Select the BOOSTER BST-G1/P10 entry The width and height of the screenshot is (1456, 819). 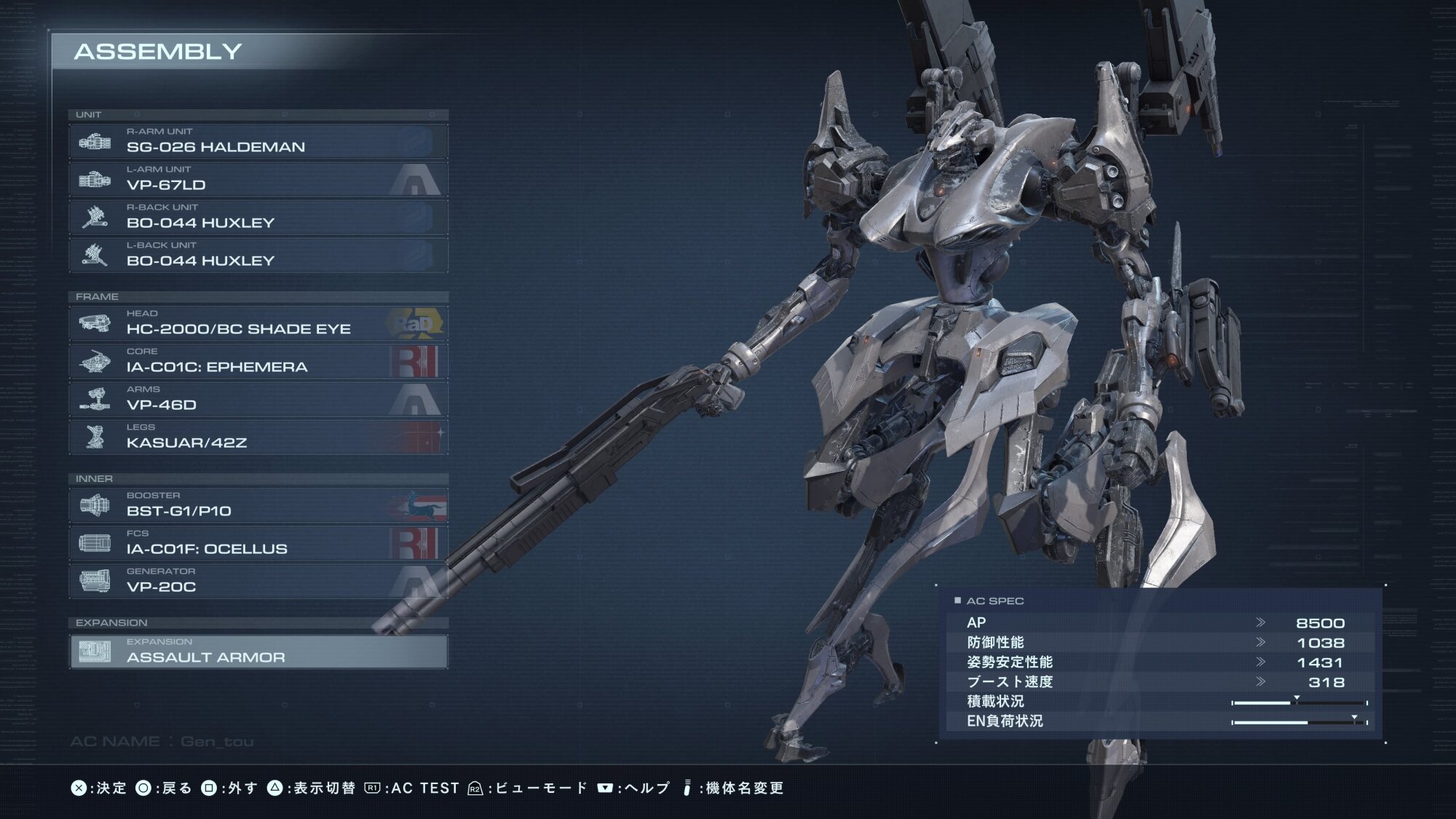point(258,505)
